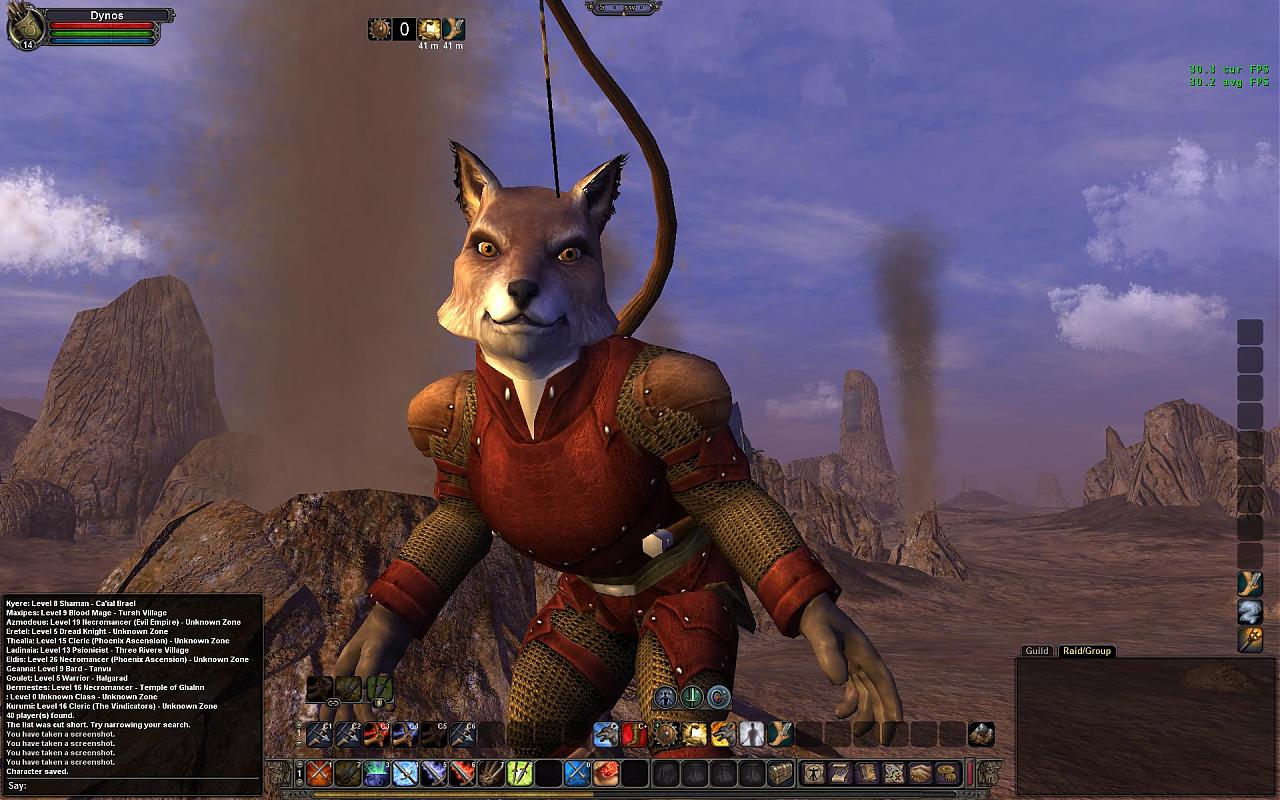1280x800 pixels.
Task: Use the lime green arrows ability
Action: tap(520, 773)
